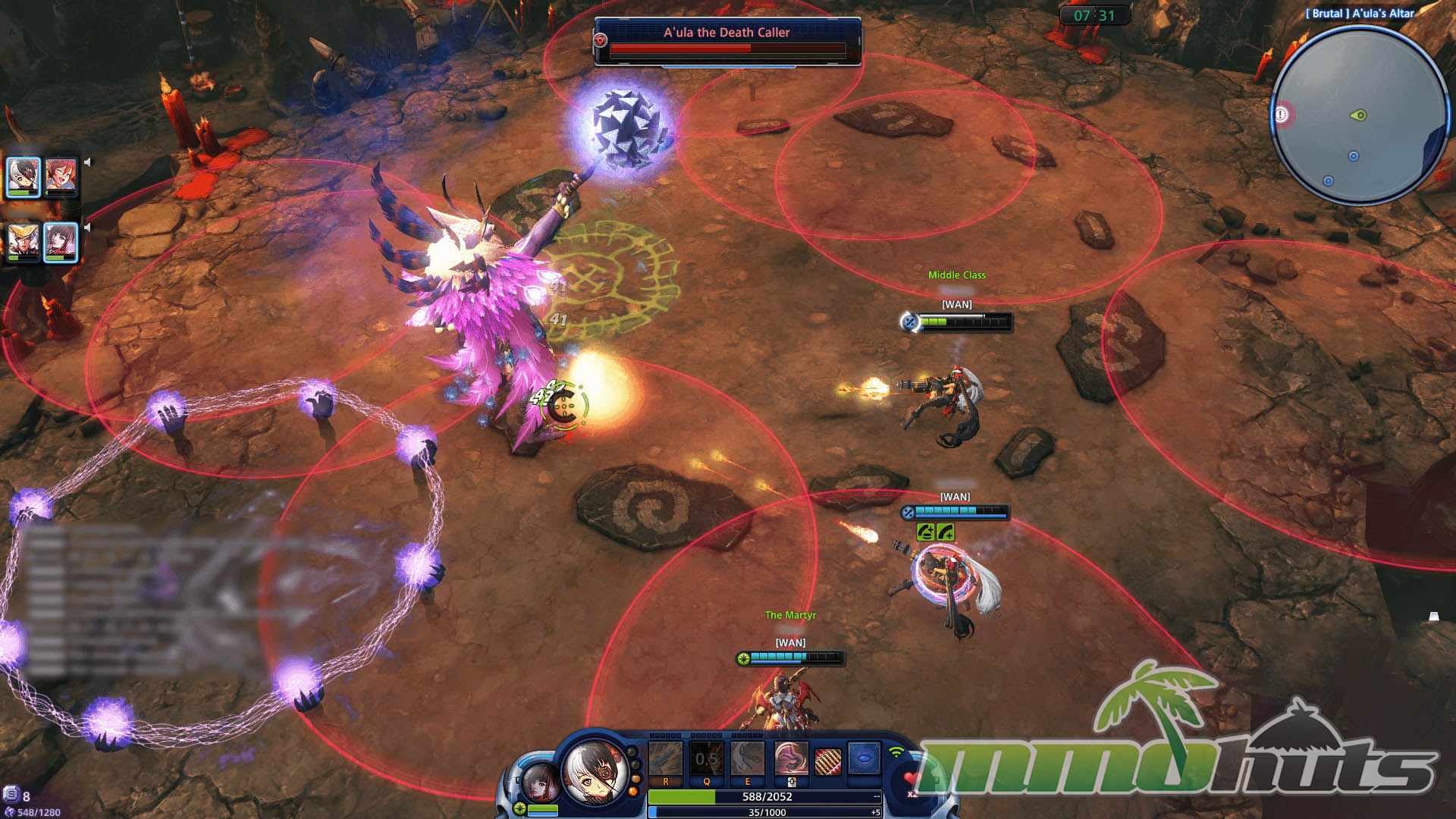Image resolution: width=1456 pixels, height=819 pixels.
Task: Collapse the top party row arrow
Action: [88, 162]
